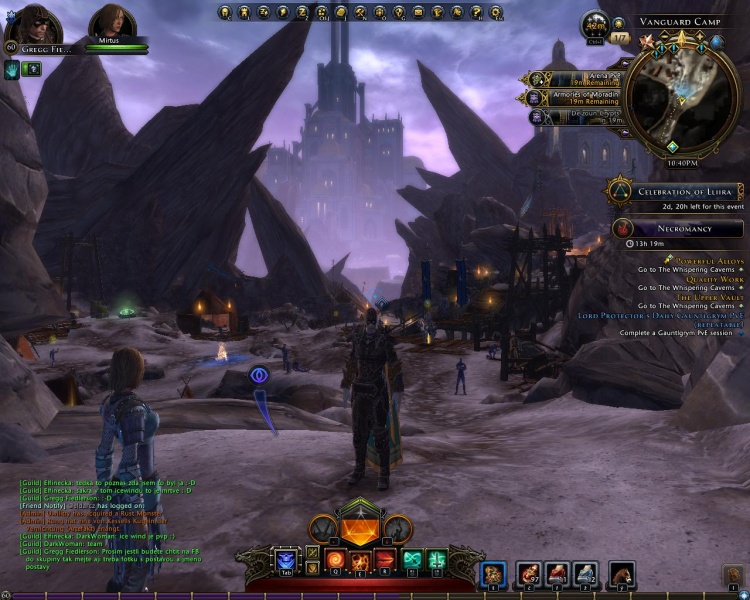Viewport: 750px width, 600px height.
Task: Activate the blue Tab class ability
Action: (x=286, y=560)
